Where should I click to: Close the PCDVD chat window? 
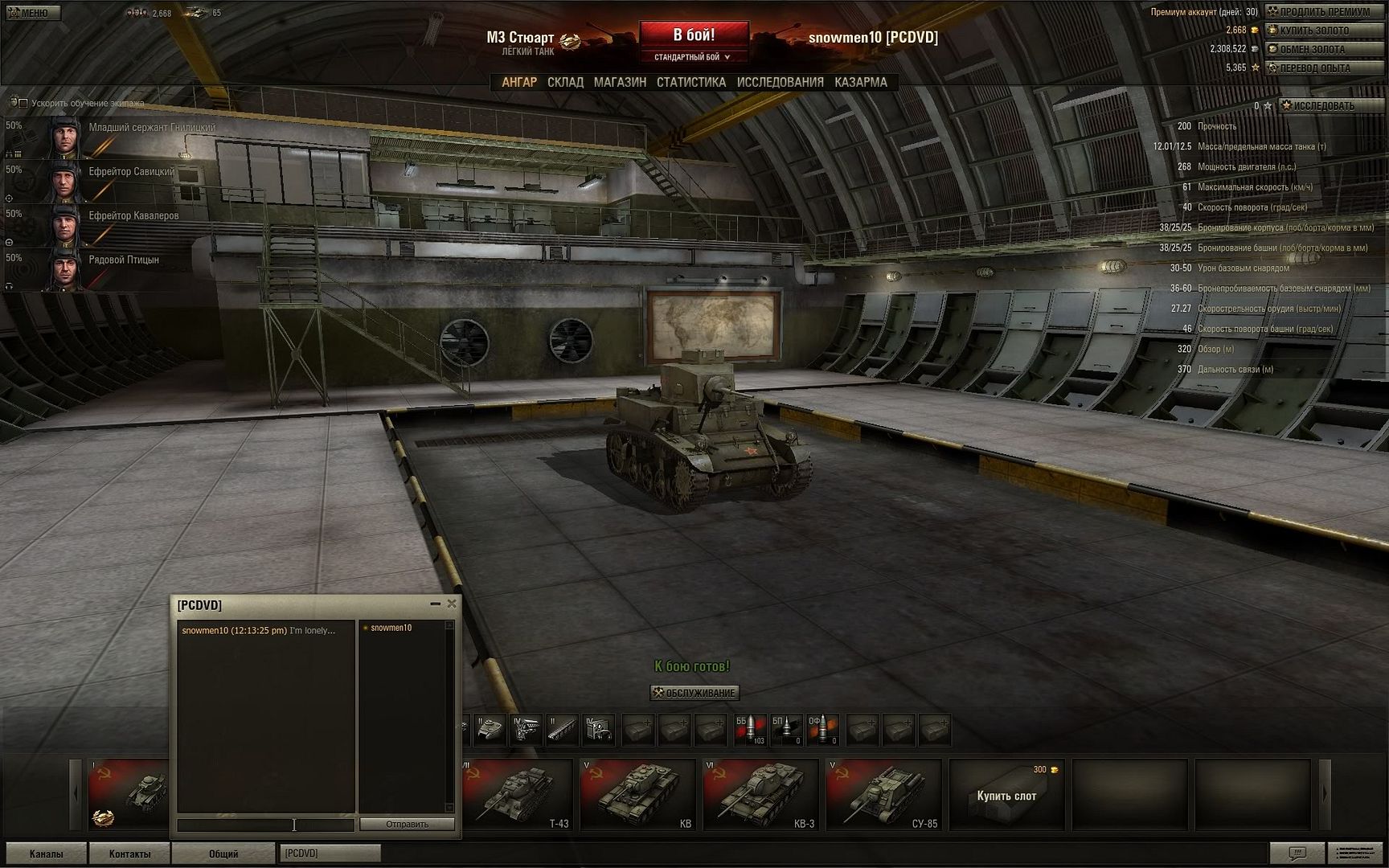(452, 604)
